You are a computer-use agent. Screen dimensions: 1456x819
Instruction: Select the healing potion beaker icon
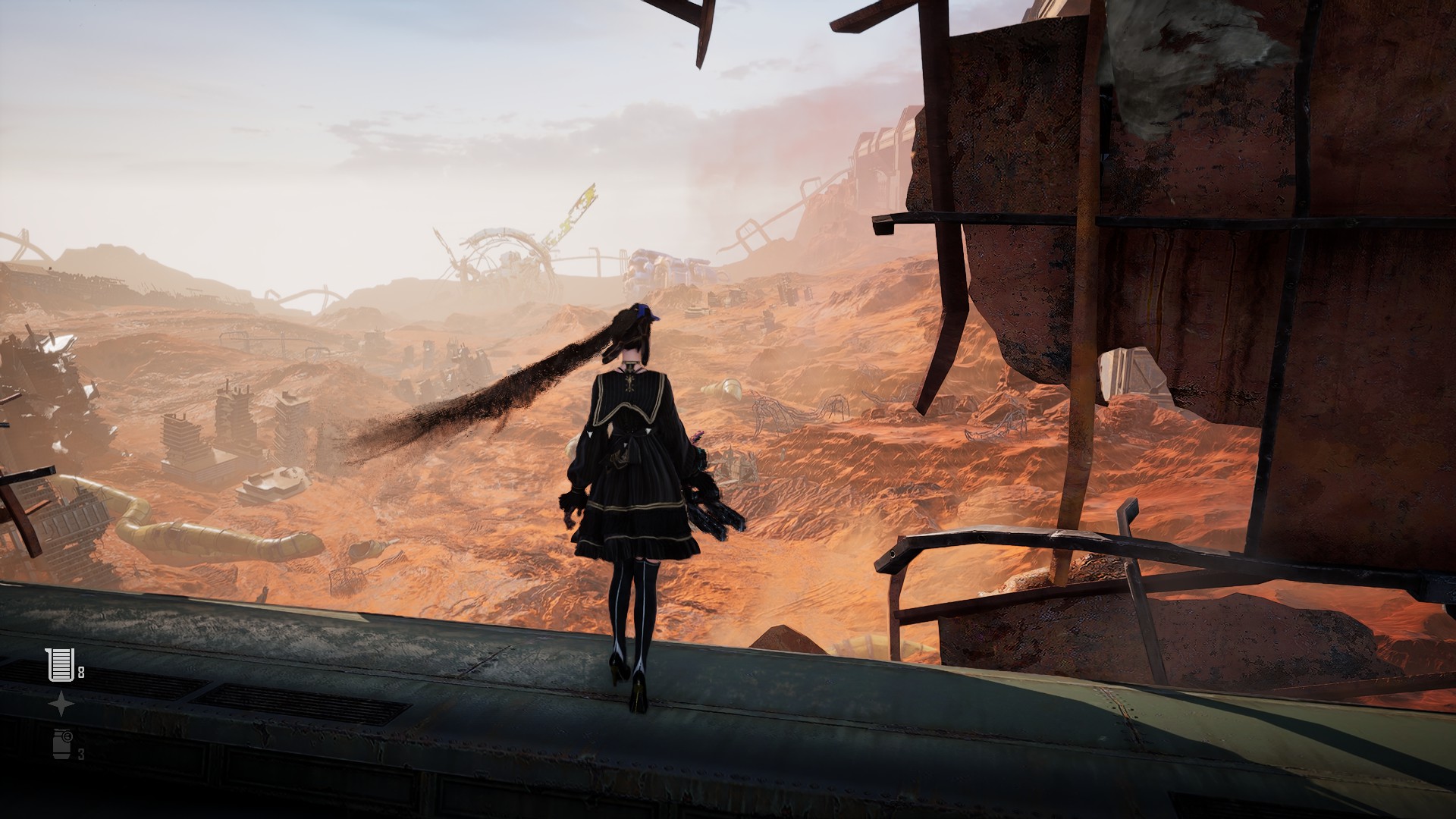[60, 665]
